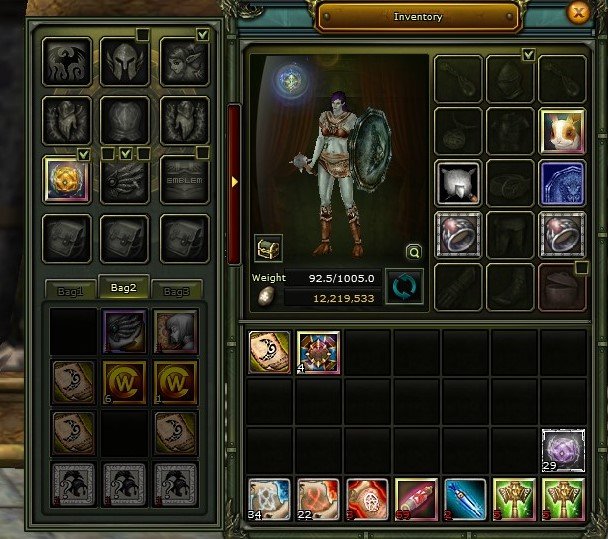The height and width of the screenshot is (539, 608).
Task: Select the purple orb item stacked 29
Action: [563, 450]
